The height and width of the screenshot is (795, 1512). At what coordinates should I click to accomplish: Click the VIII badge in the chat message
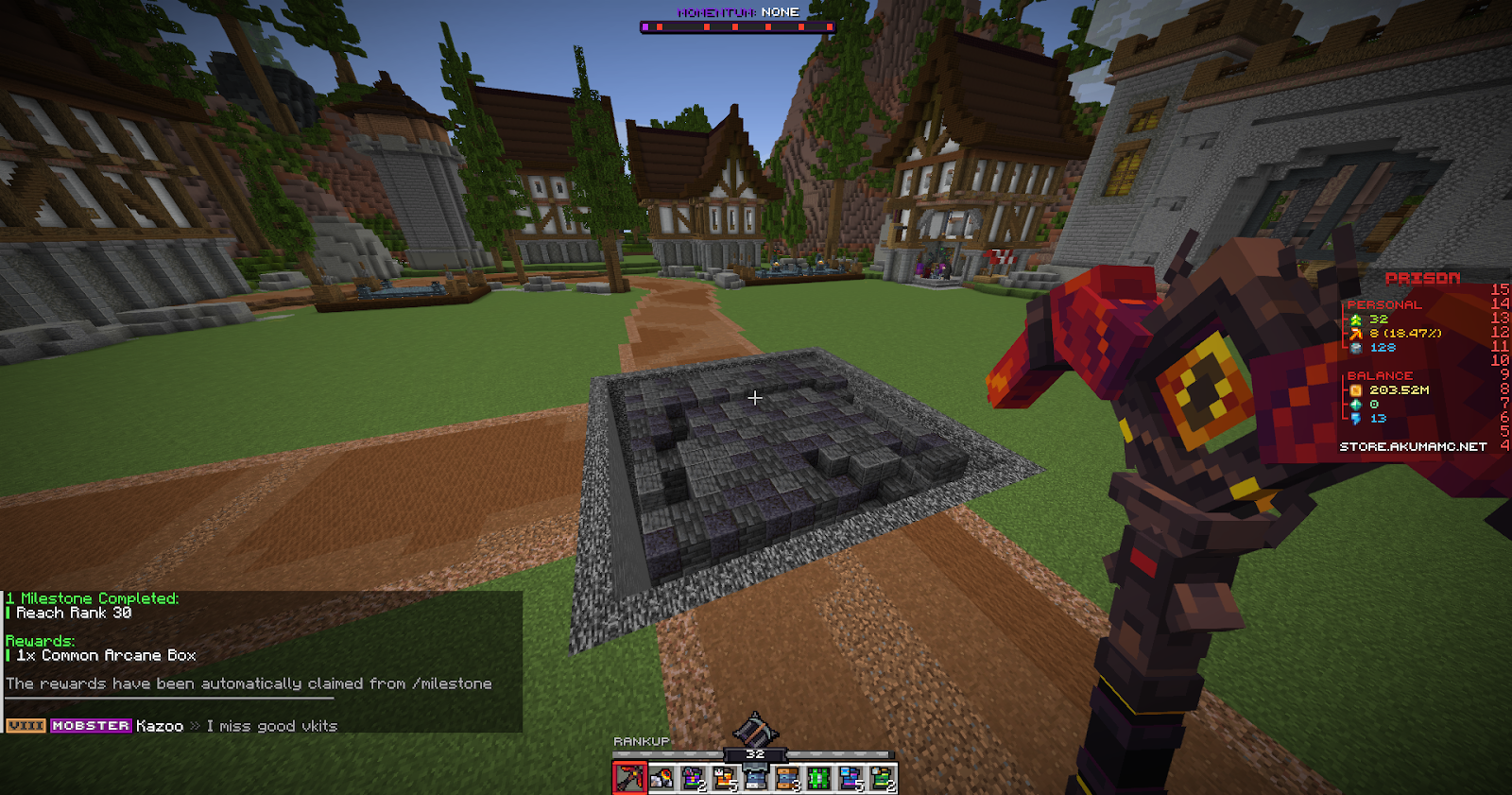pyautogui.click(x=25, y=726)
